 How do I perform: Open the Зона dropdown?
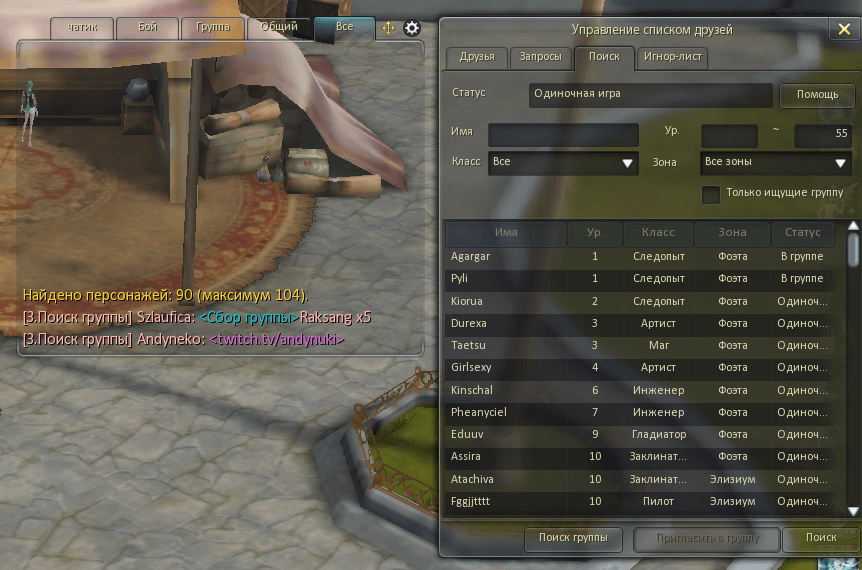click(x=775, y=162)
